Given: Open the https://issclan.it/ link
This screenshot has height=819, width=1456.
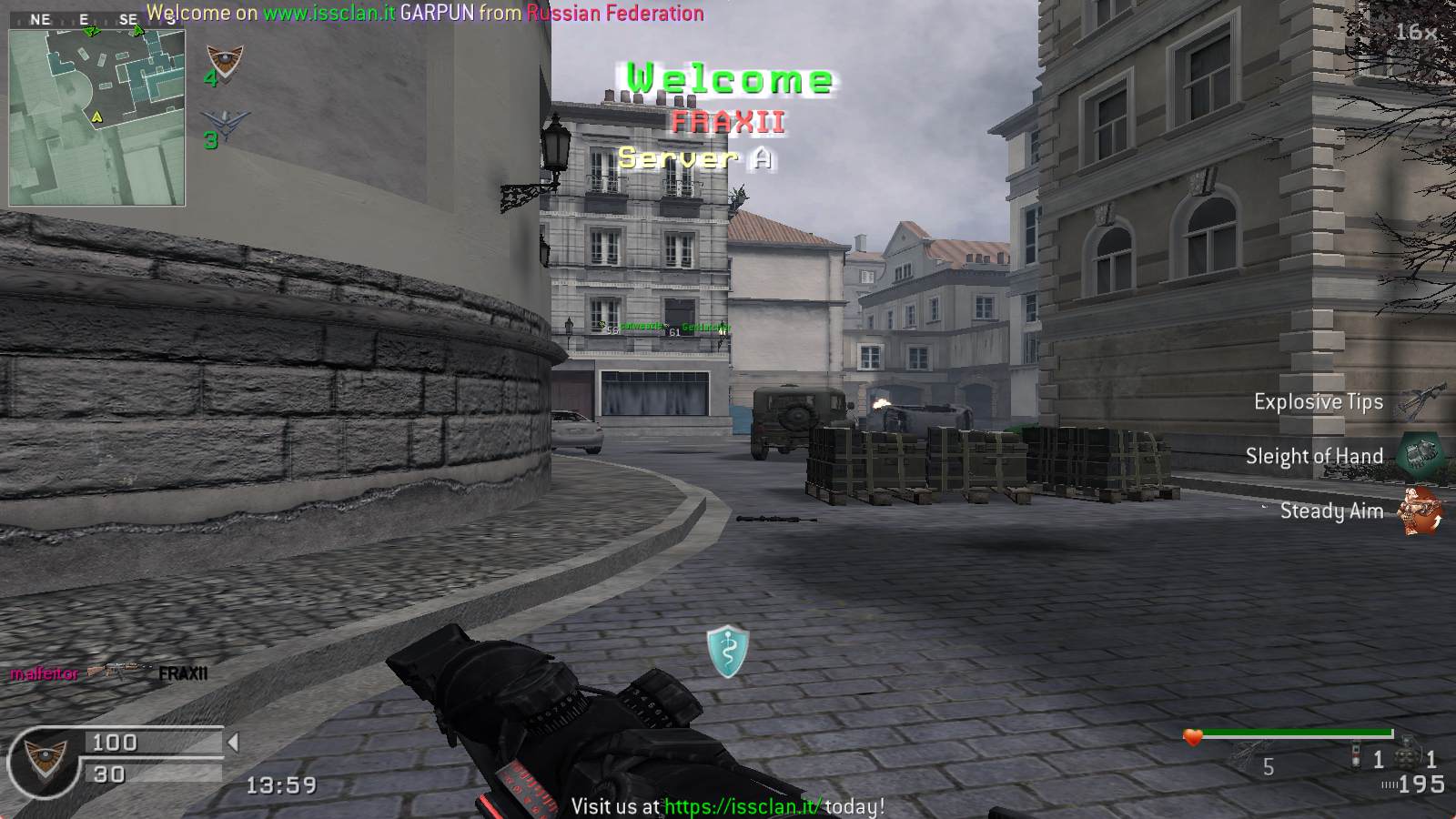Looking at the screenshot, I should pyautogui.click(x=743, y=806).
